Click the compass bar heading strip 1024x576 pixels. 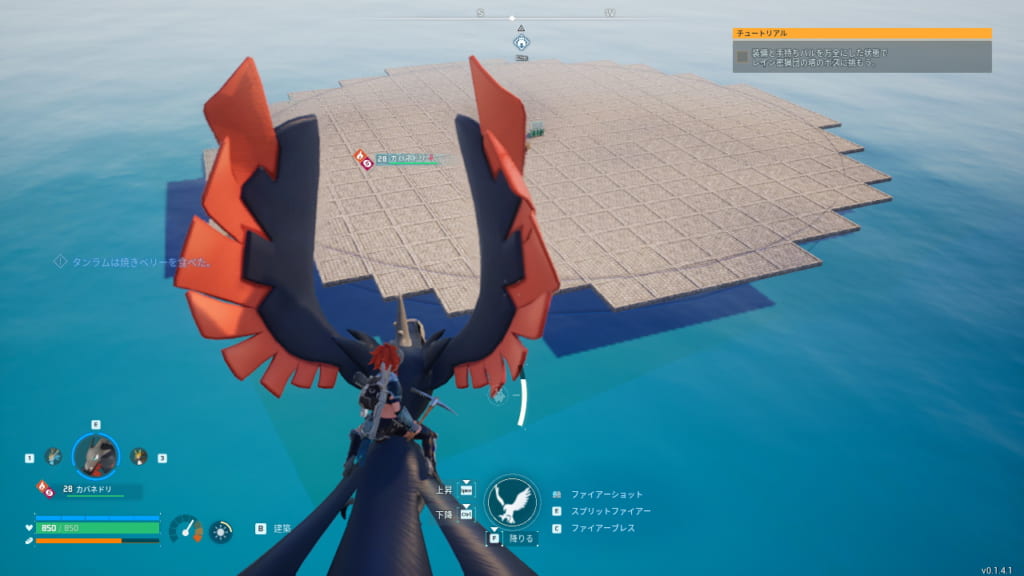(x=512, y=17)
